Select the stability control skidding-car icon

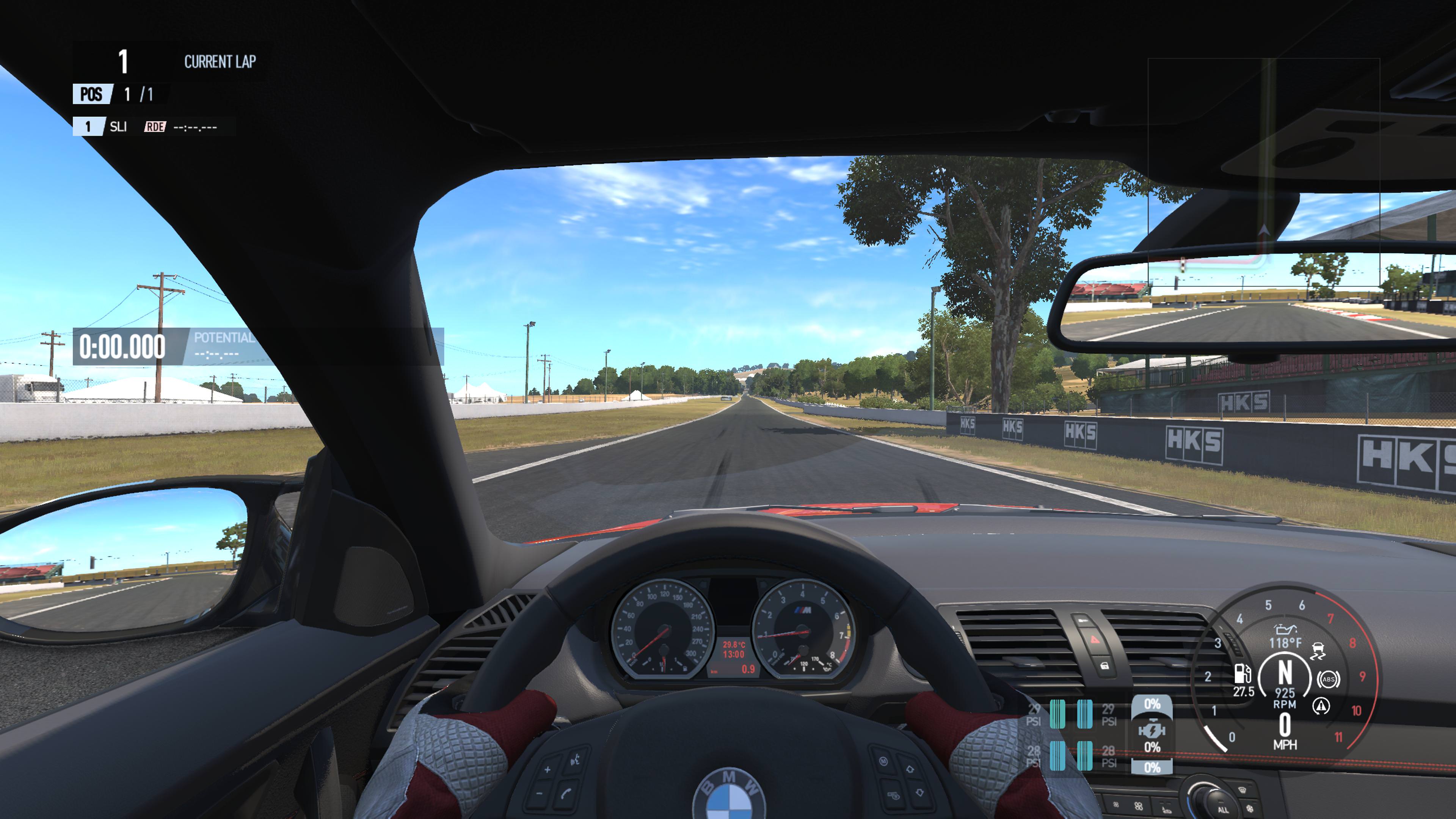pyautogui.click(x=1318, y=651)
